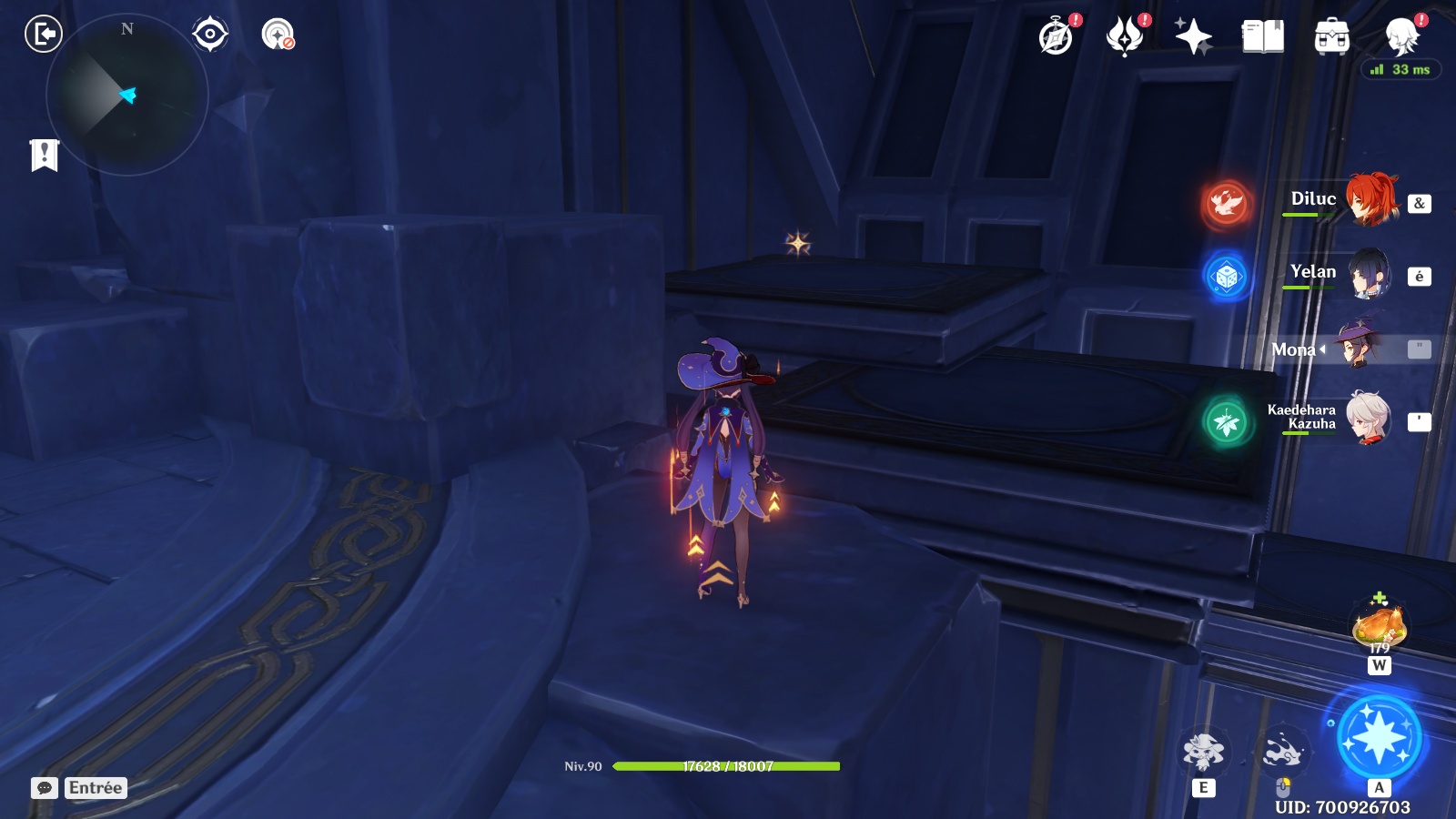Open the battle pass icon
This screenshot has width=1456, height=819.
click(x=1125, y=37)
